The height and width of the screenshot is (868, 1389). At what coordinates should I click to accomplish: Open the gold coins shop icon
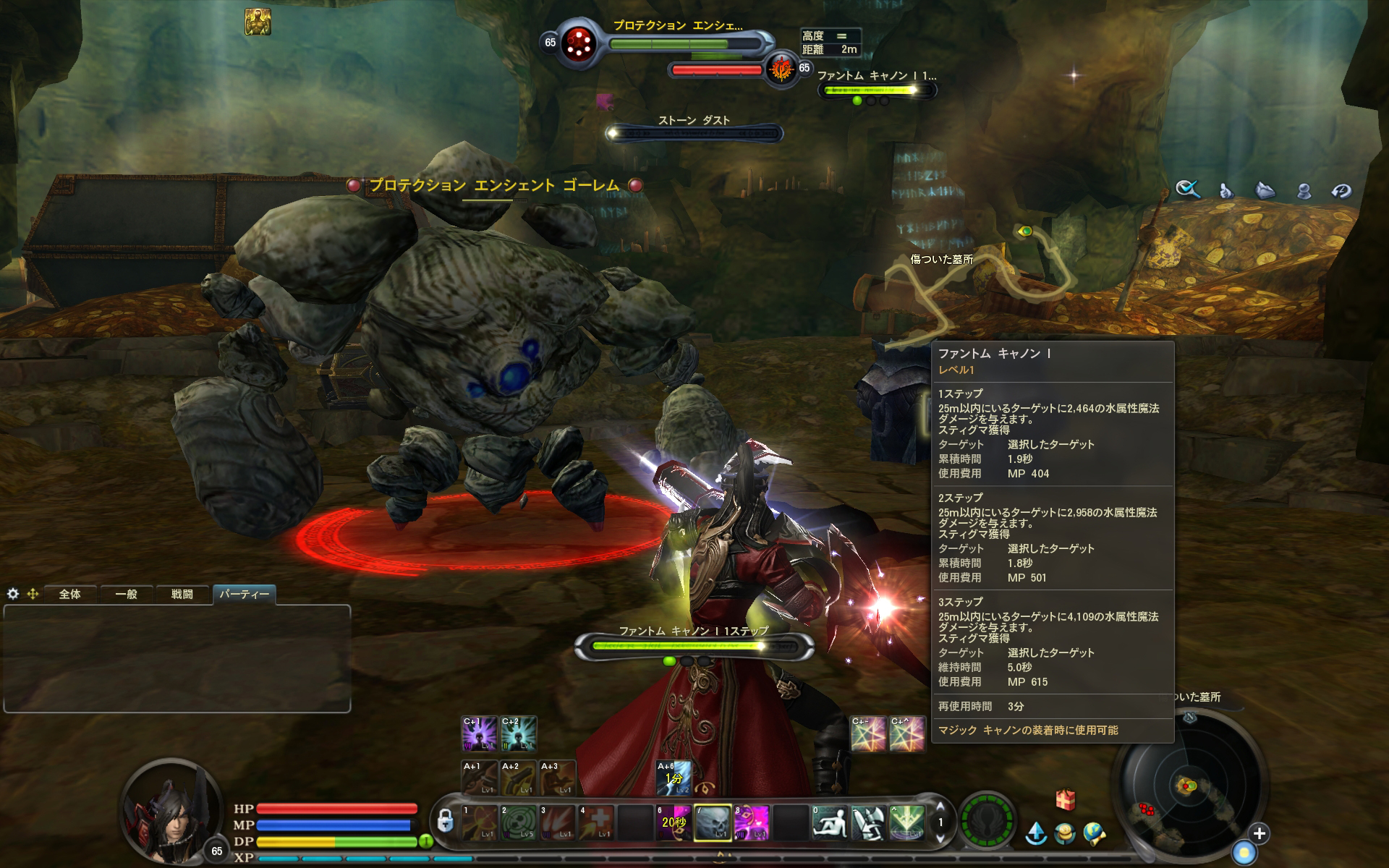click(x=1064, y=834)
